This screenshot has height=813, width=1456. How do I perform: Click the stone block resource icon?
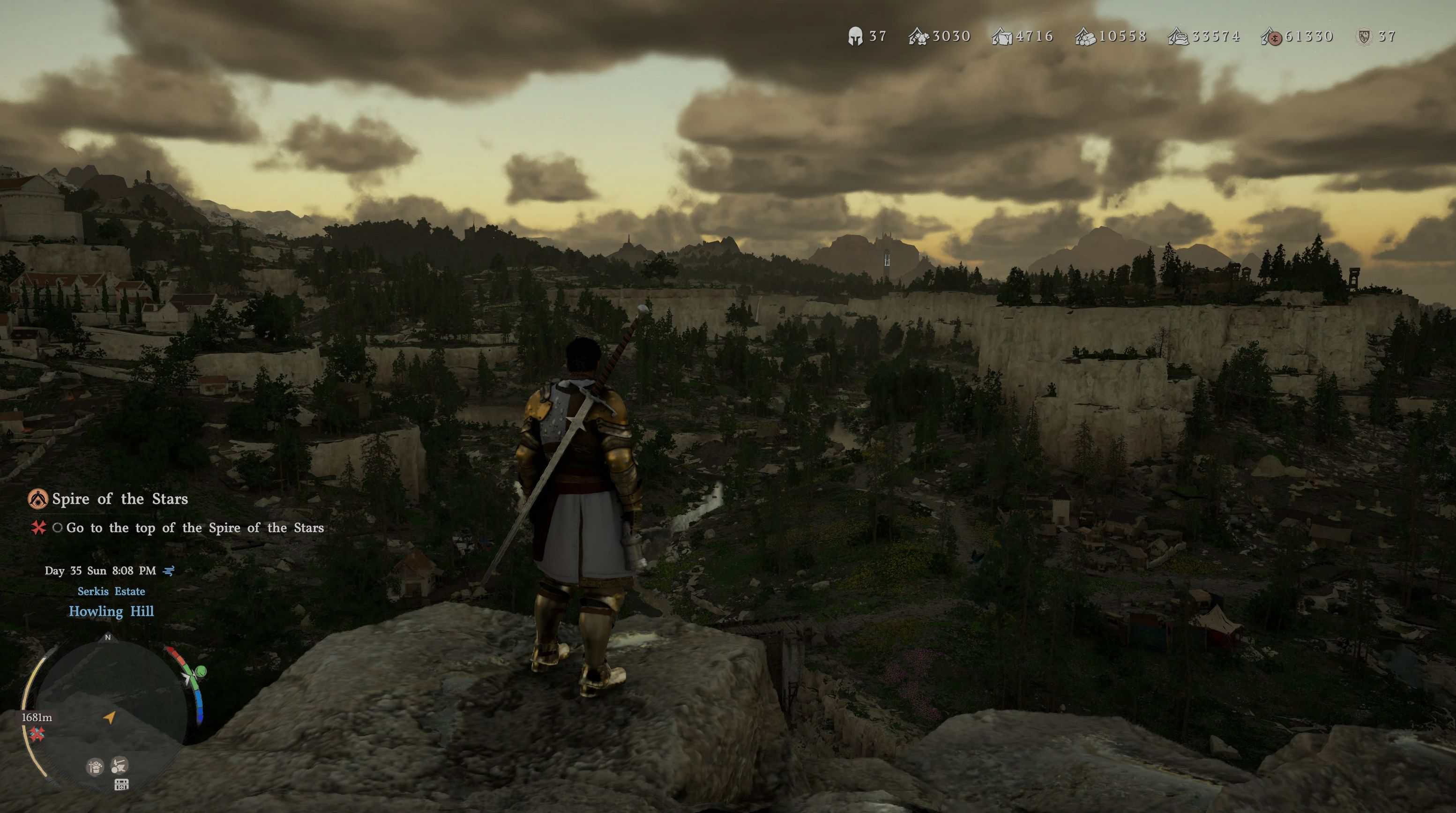tap(1001, 37)
